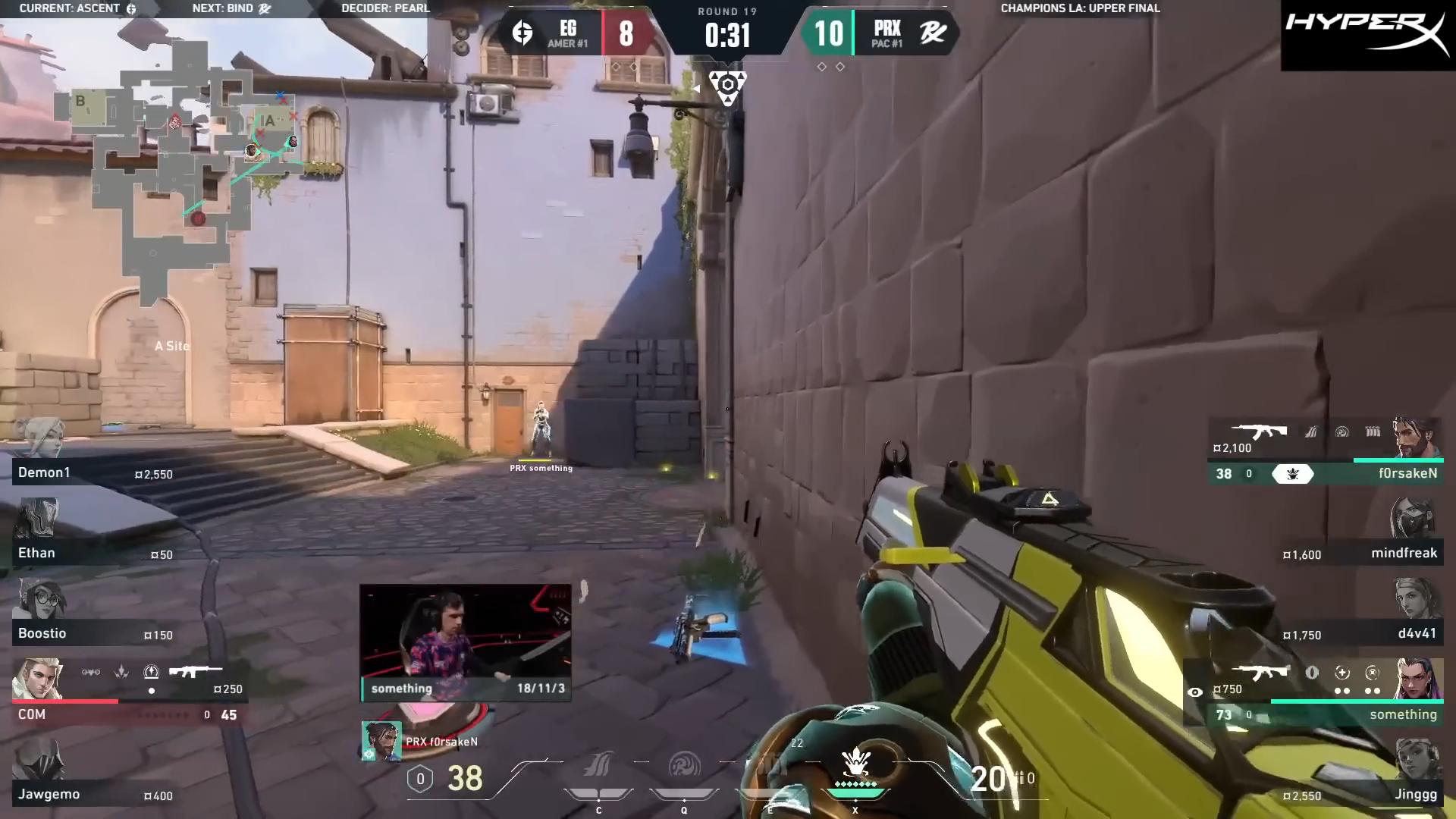
Task: Click the PRX team logo
Action: click(933, 33)
